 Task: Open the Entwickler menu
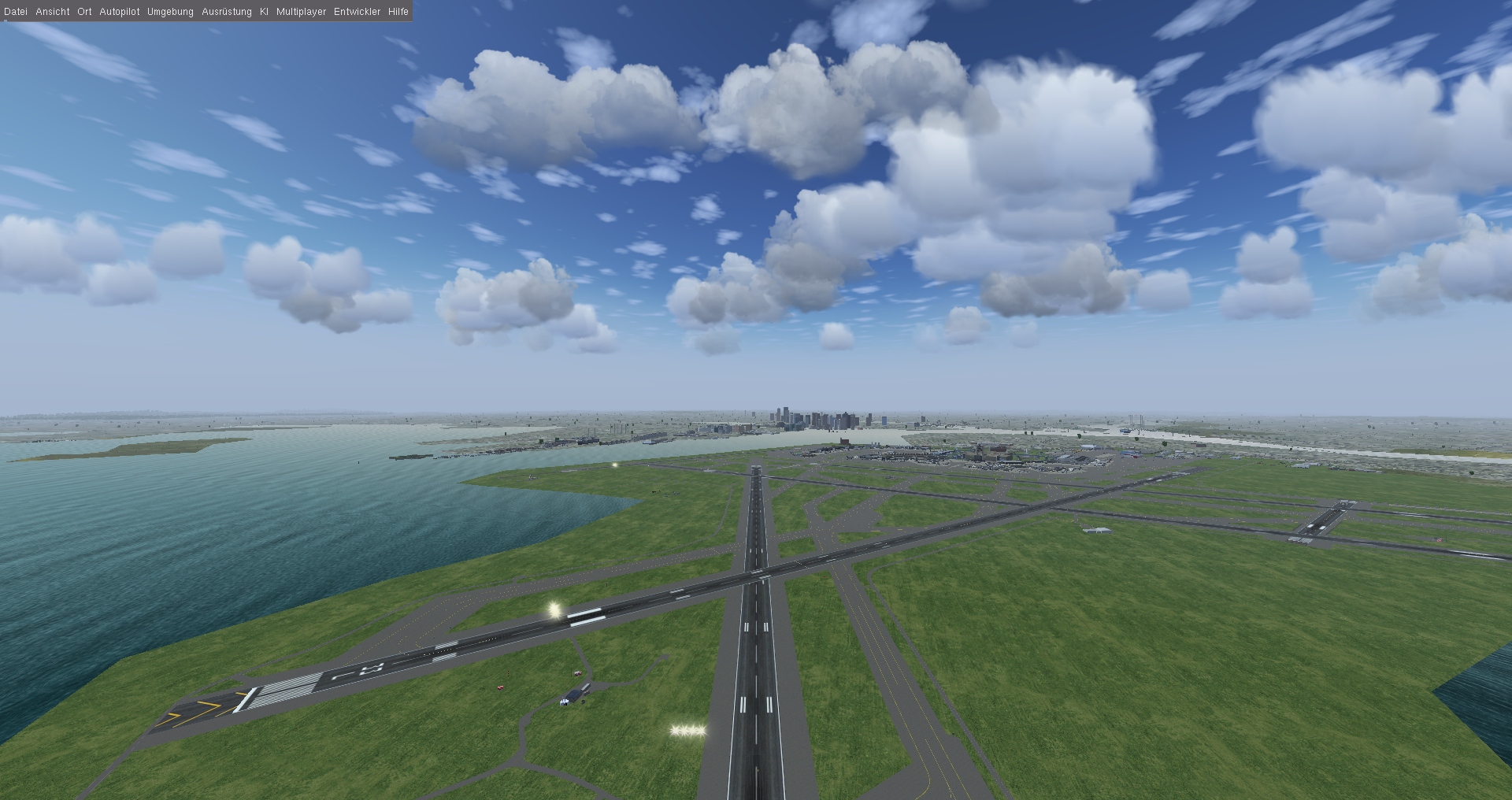(x=358, y=12)
